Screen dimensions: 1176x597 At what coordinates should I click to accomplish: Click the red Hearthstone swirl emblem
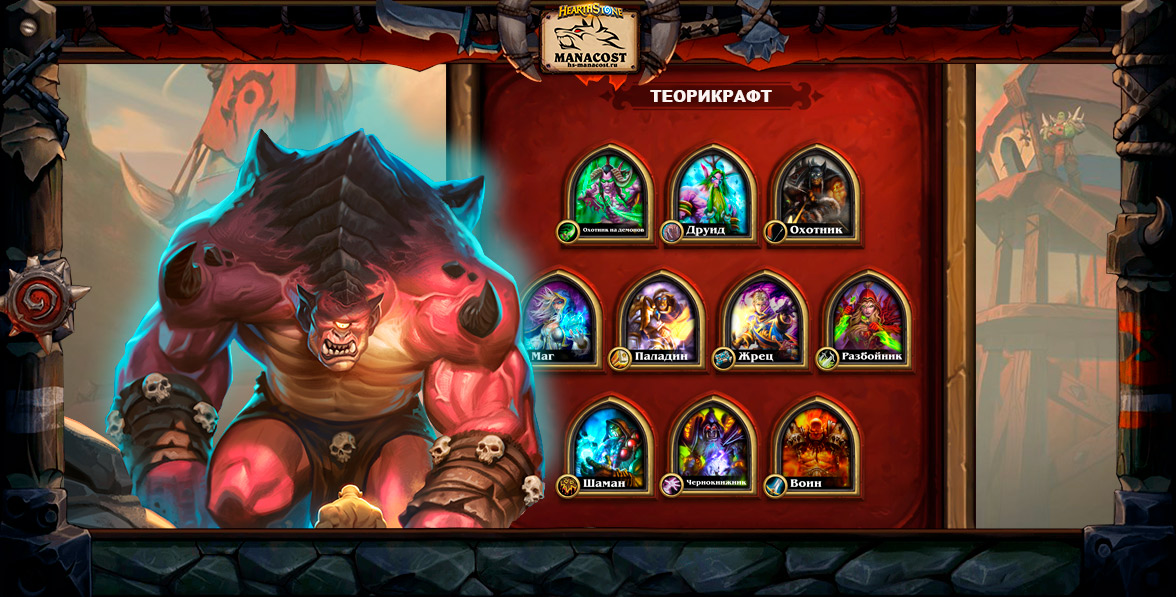tap(38, 299)
